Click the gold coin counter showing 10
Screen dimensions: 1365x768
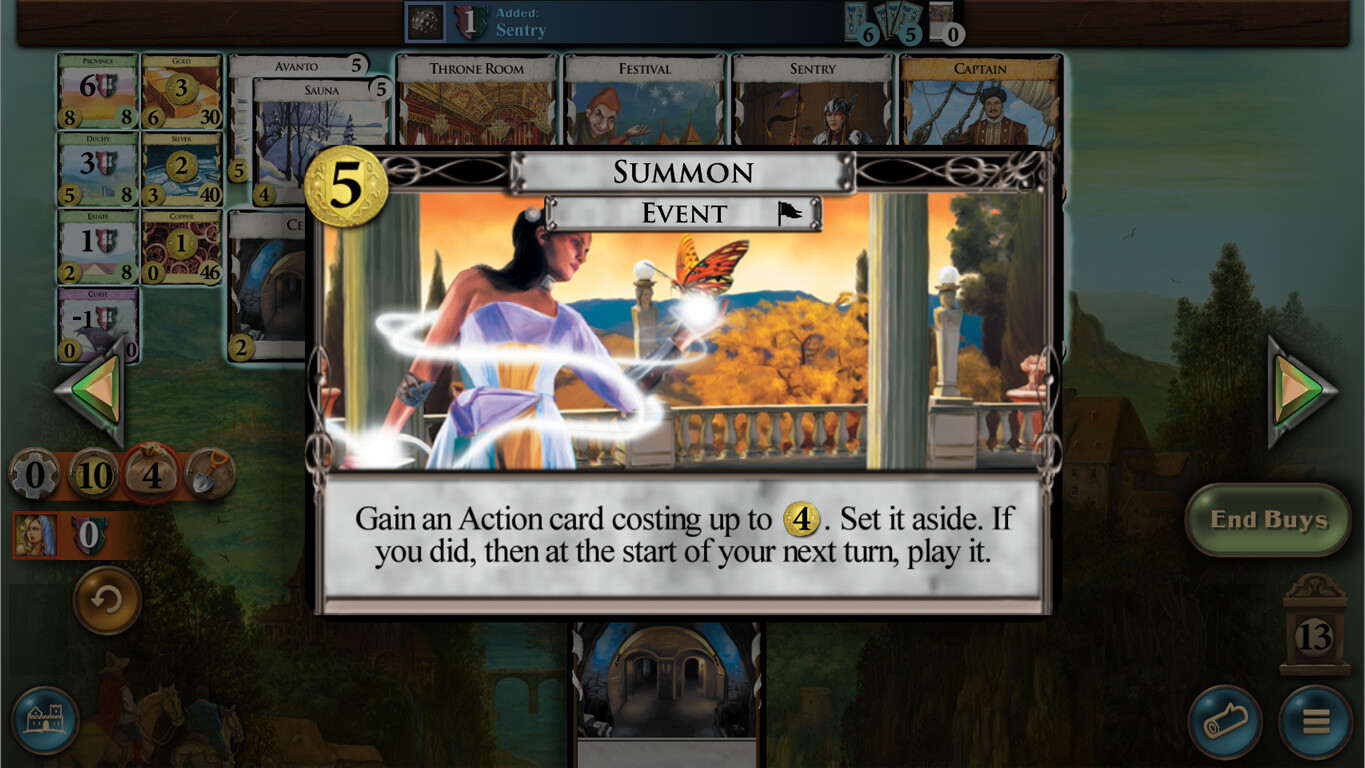[x=95, y=475]
